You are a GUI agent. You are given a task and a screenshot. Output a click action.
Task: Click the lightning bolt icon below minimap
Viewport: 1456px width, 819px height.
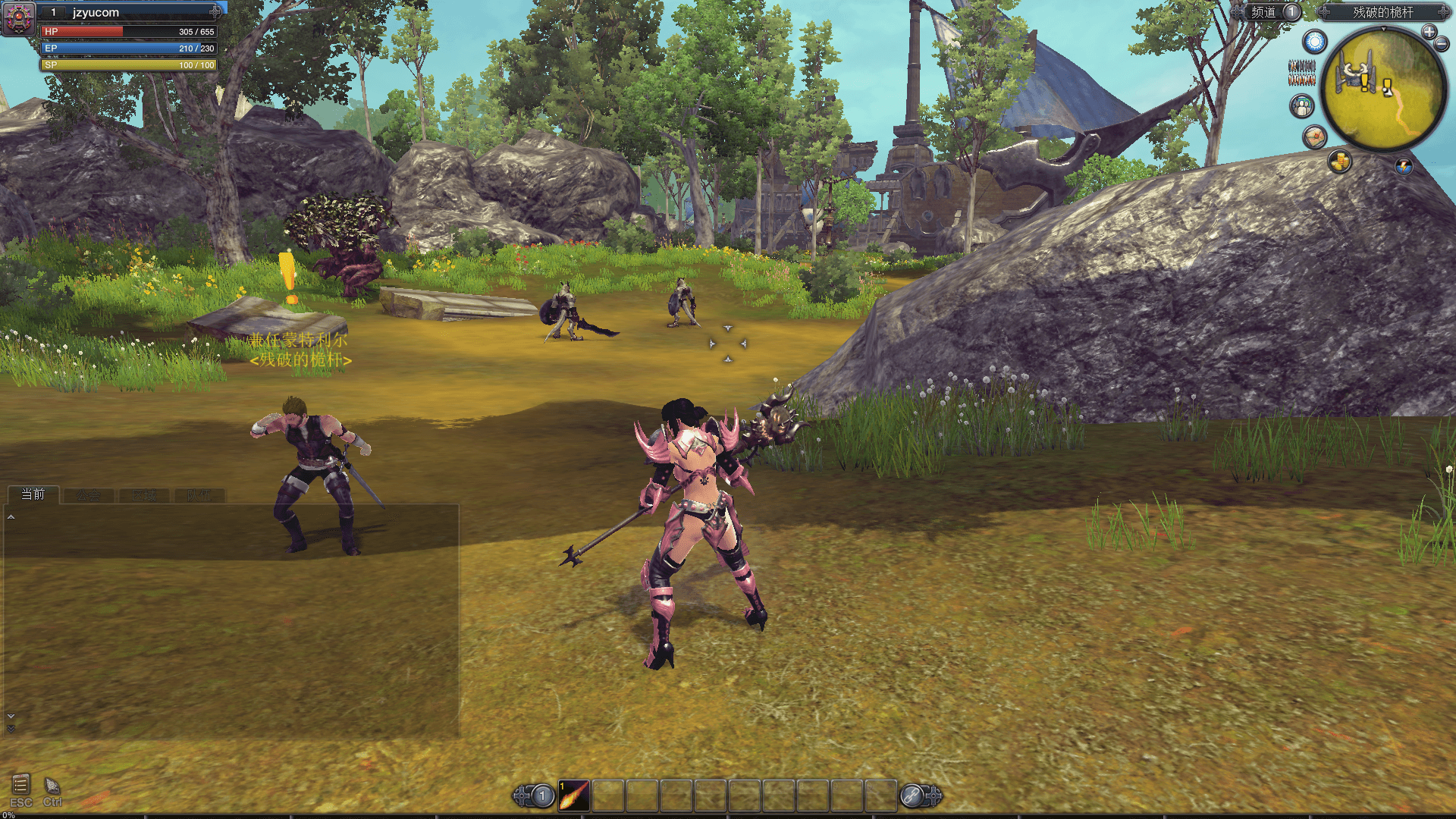click(x=1404, y=166)
